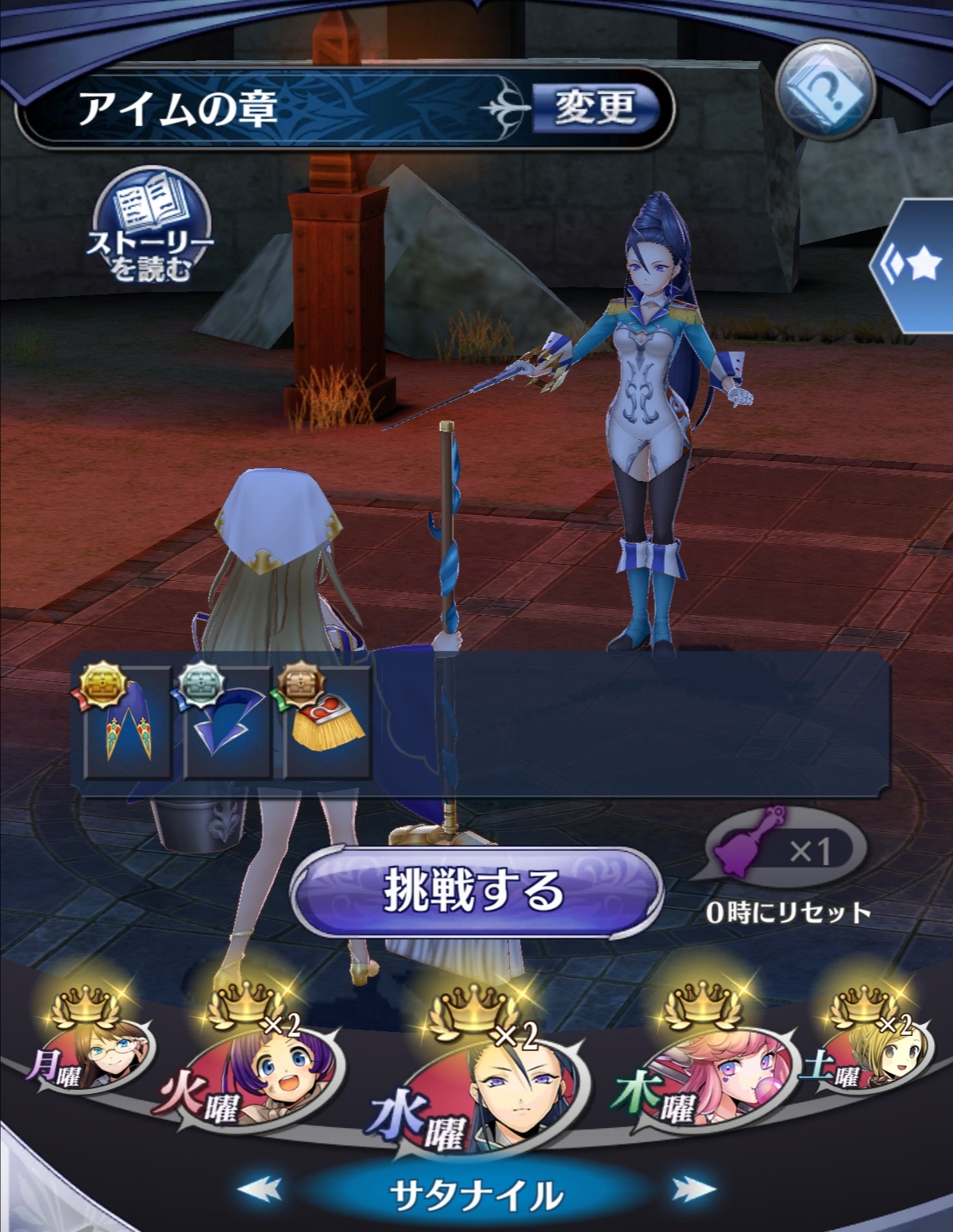Expand the star side panel tab
Image resolution: width=953 pixels, height=1232 pixels.
click(x=916, y=266)
